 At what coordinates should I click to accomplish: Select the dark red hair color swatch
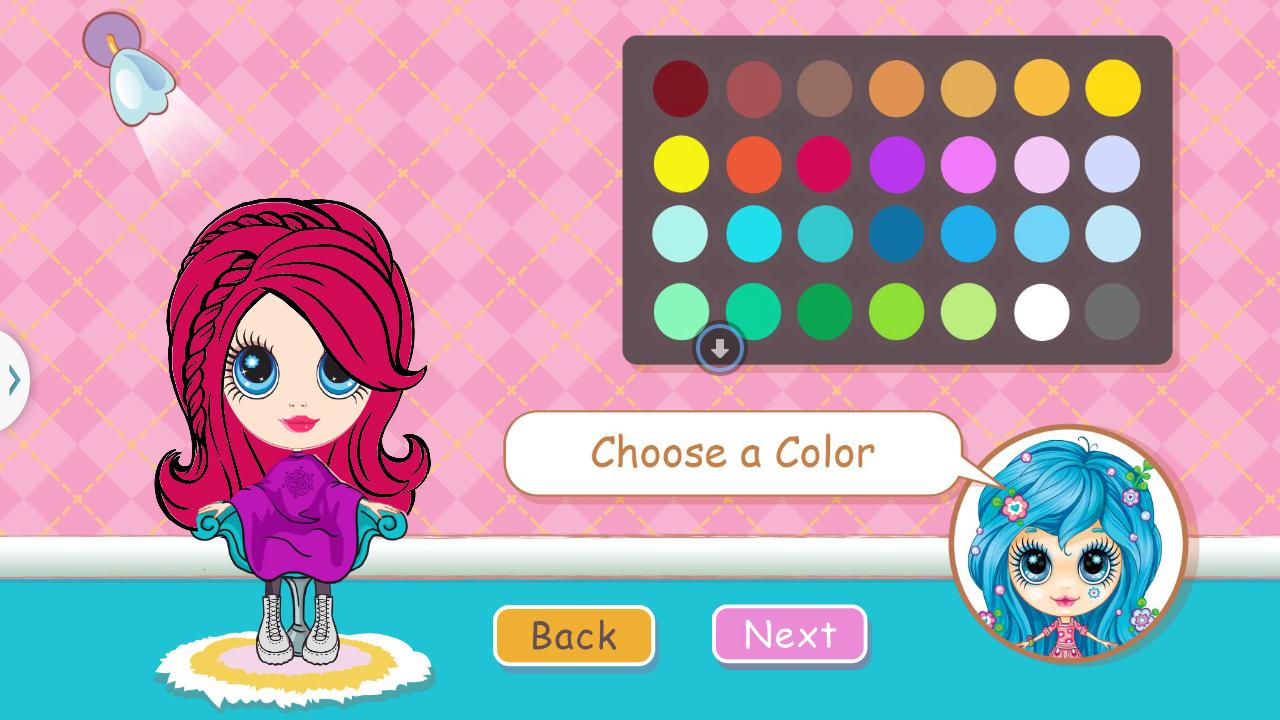pos(680,88)
